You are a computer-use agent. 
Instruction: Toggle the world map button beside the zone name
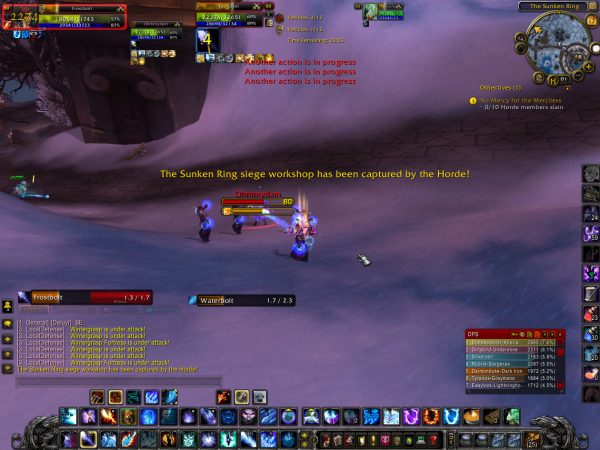592,7
